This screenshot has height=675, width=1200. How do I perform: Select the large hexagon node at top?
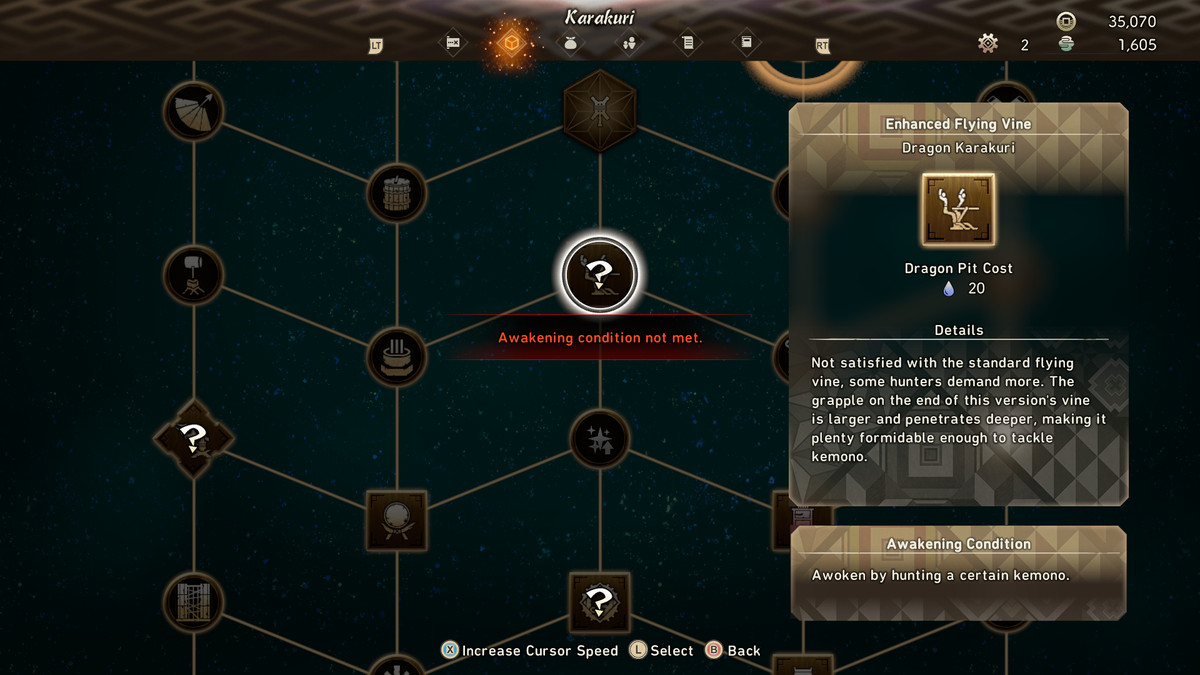[599, 110]
